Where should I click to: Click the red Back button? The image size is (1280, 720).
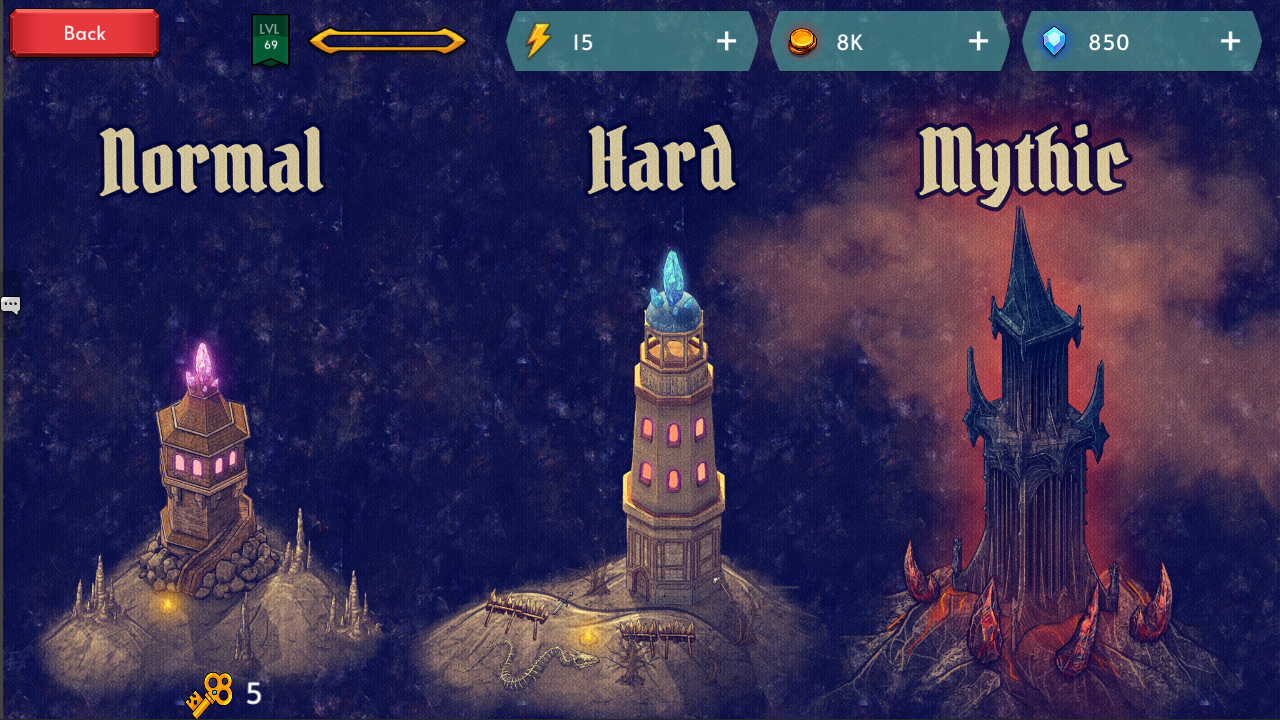pos(83,33)
